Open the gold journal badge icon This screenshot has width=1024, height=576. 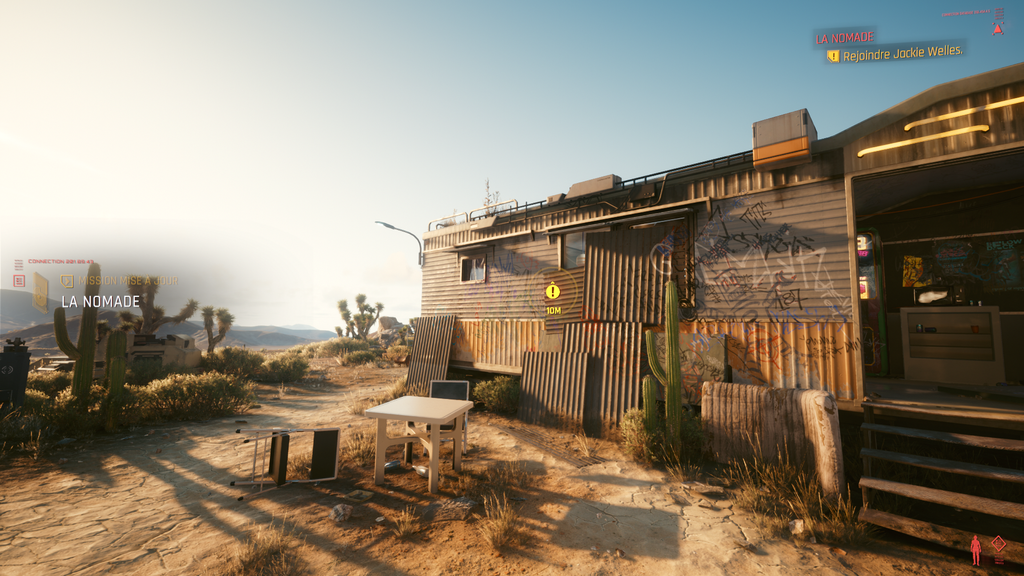41,292
